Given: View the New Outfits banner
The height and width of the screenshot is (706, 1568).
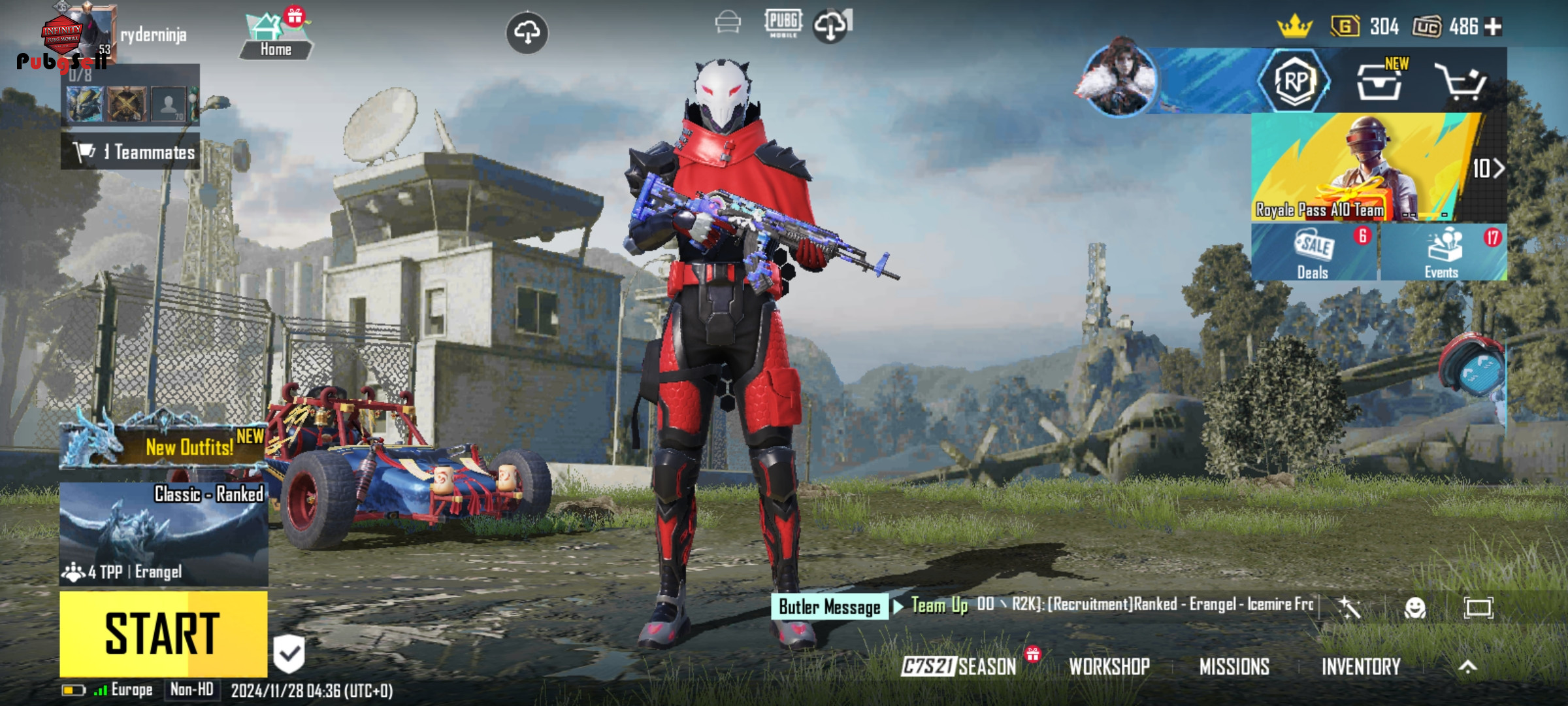Looking at the screenshot, I should [163, 446].
